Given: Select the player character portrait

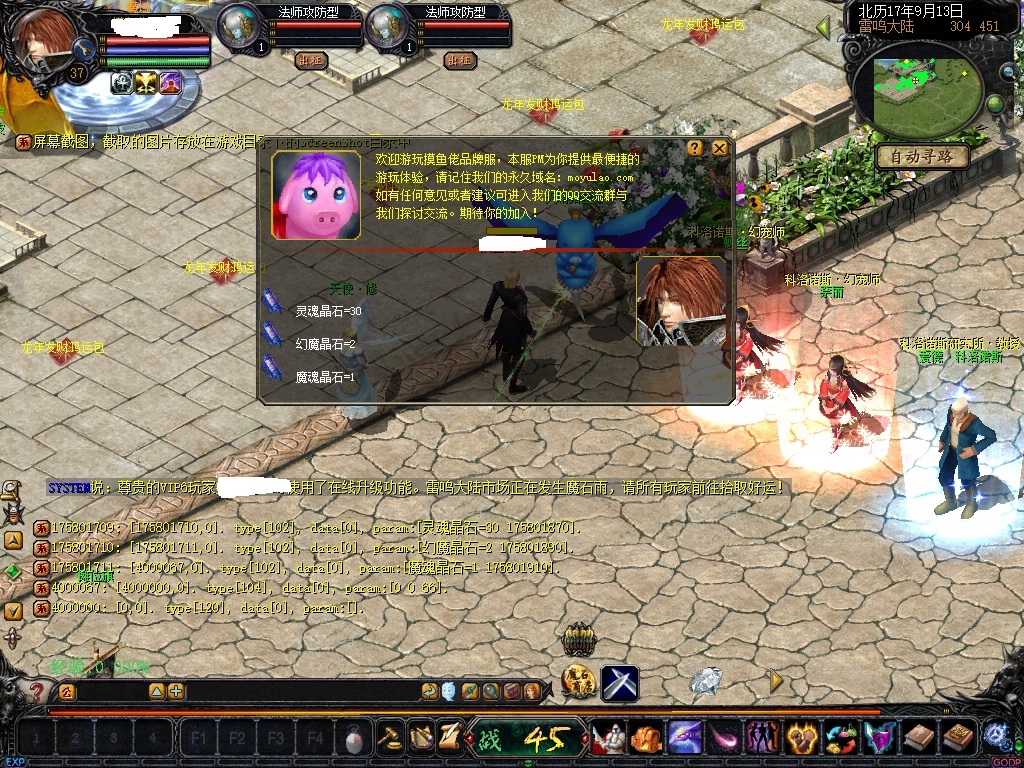Looking at the screenshot, I should click(x=45, y=40).
